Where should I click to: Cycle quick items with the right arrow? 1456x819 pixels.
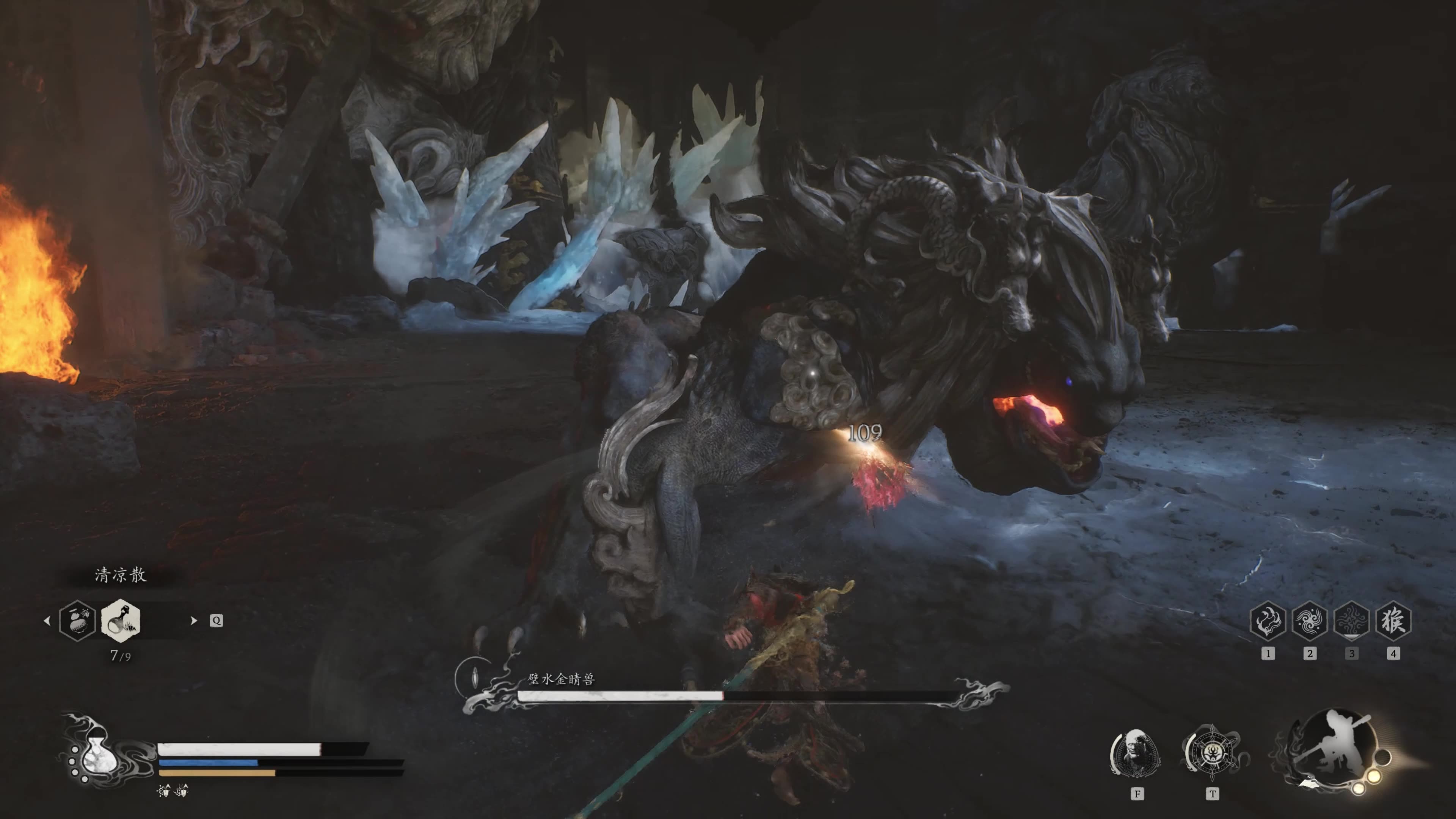194,621
